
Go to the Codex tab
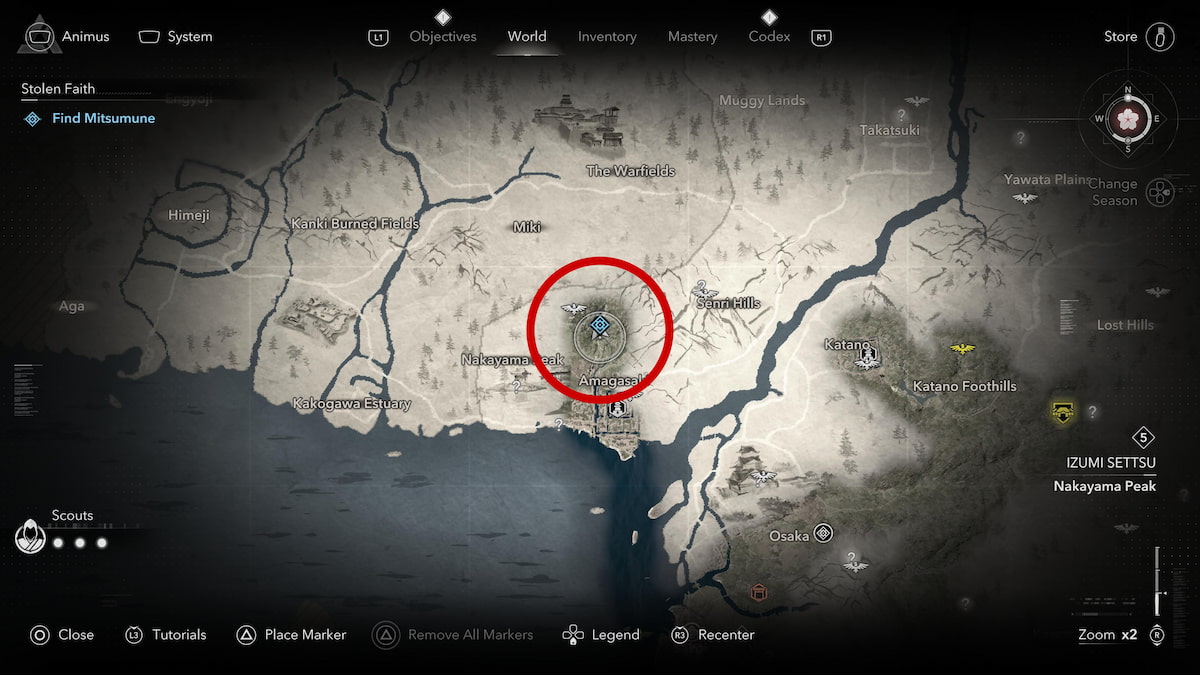(769, 37)
